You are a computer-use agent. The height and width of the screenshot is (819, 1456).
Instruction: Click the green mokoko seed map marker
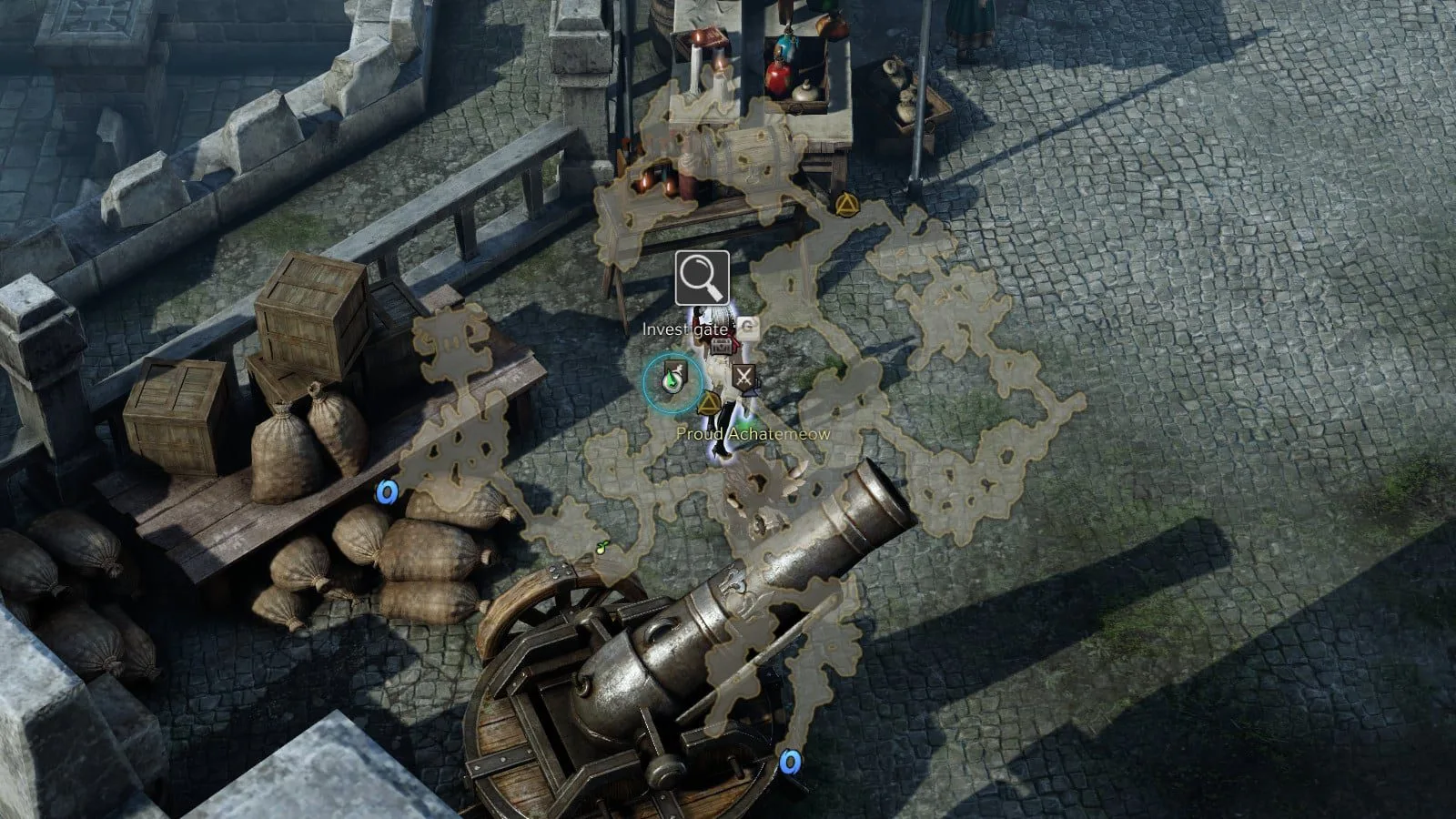(x=602, y=548)
